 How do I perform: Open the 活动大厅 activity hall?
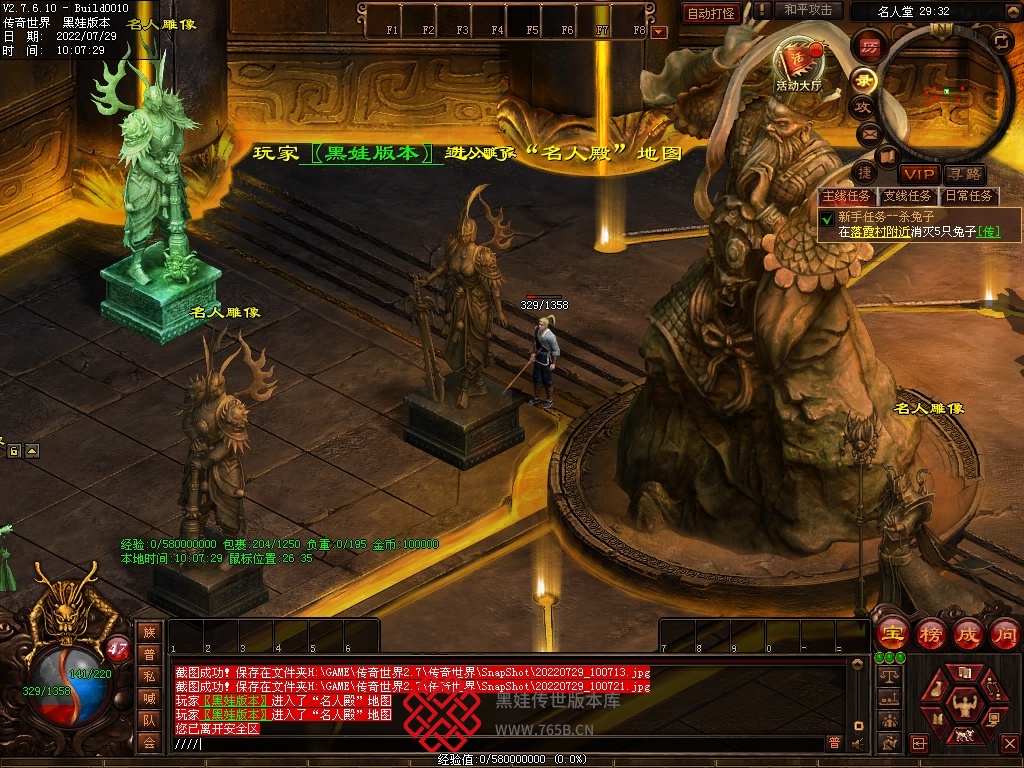click(x=797, y=64)
